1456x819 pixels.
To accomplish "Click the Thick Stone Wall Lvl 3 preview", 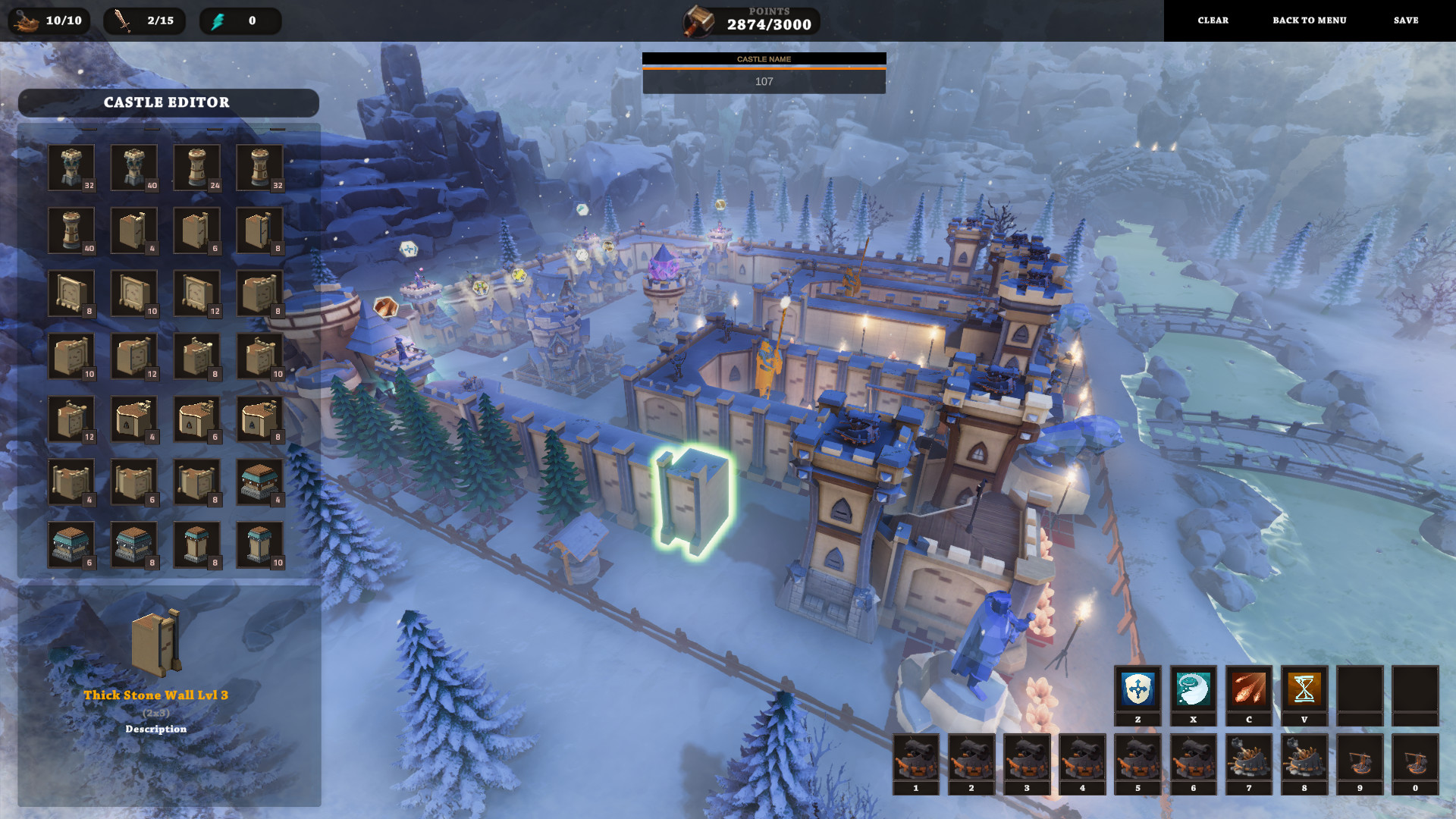I will click(156, 643).
